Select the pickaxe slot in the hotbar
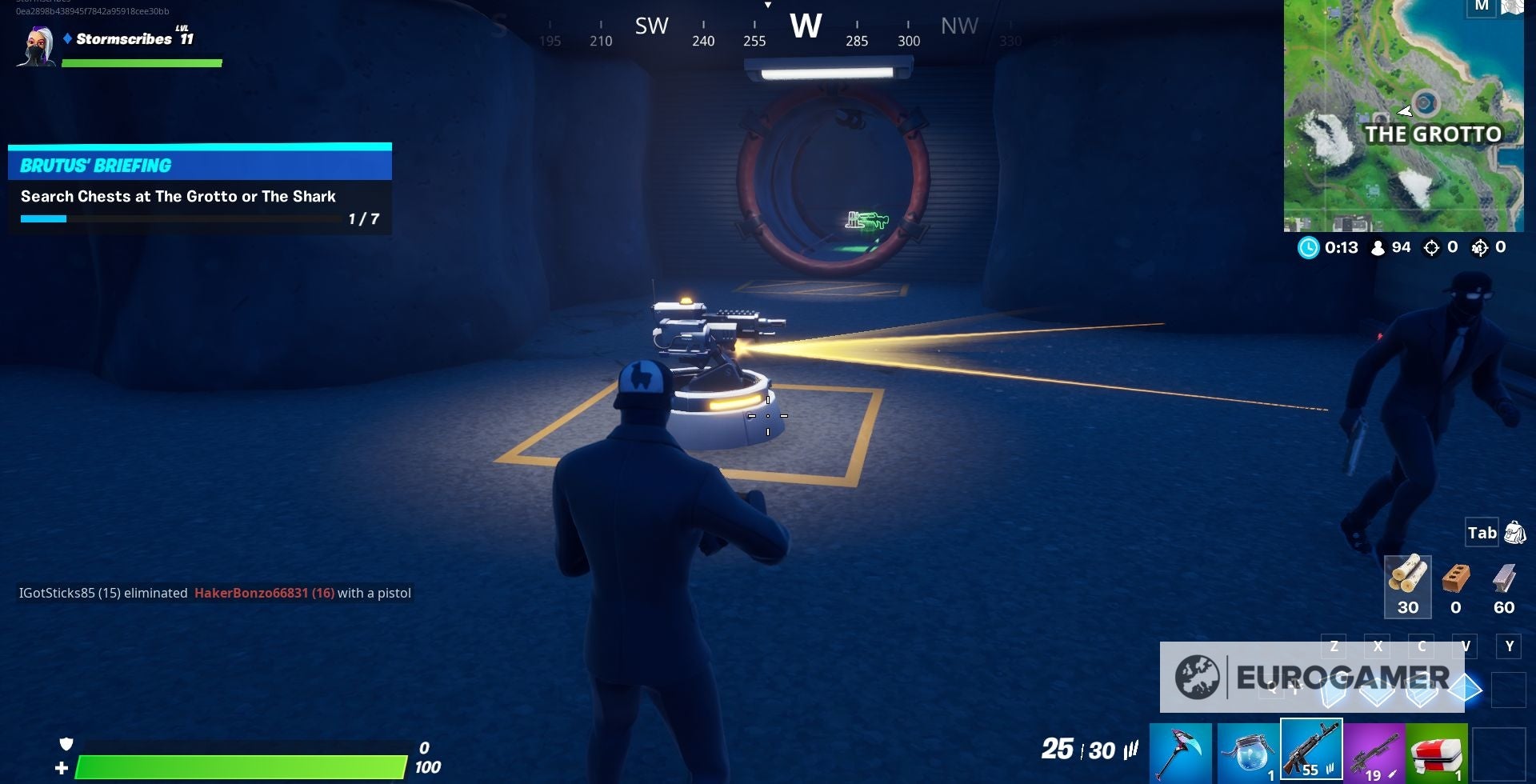 point(1180,750)
